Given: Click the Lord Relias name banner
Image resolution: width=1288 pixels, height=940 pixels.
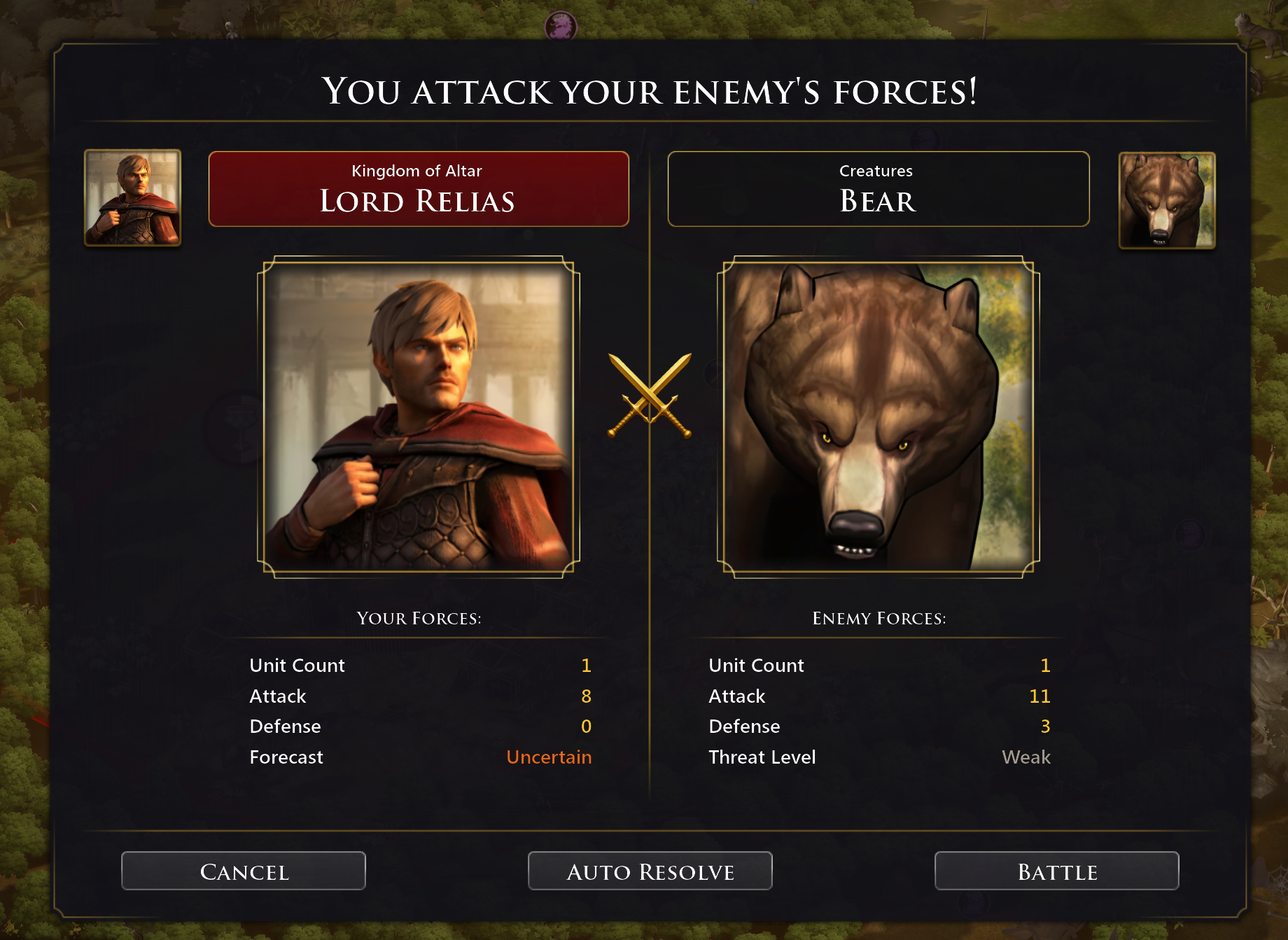Looking at the screenshot, I should click(x=419, y=189).
